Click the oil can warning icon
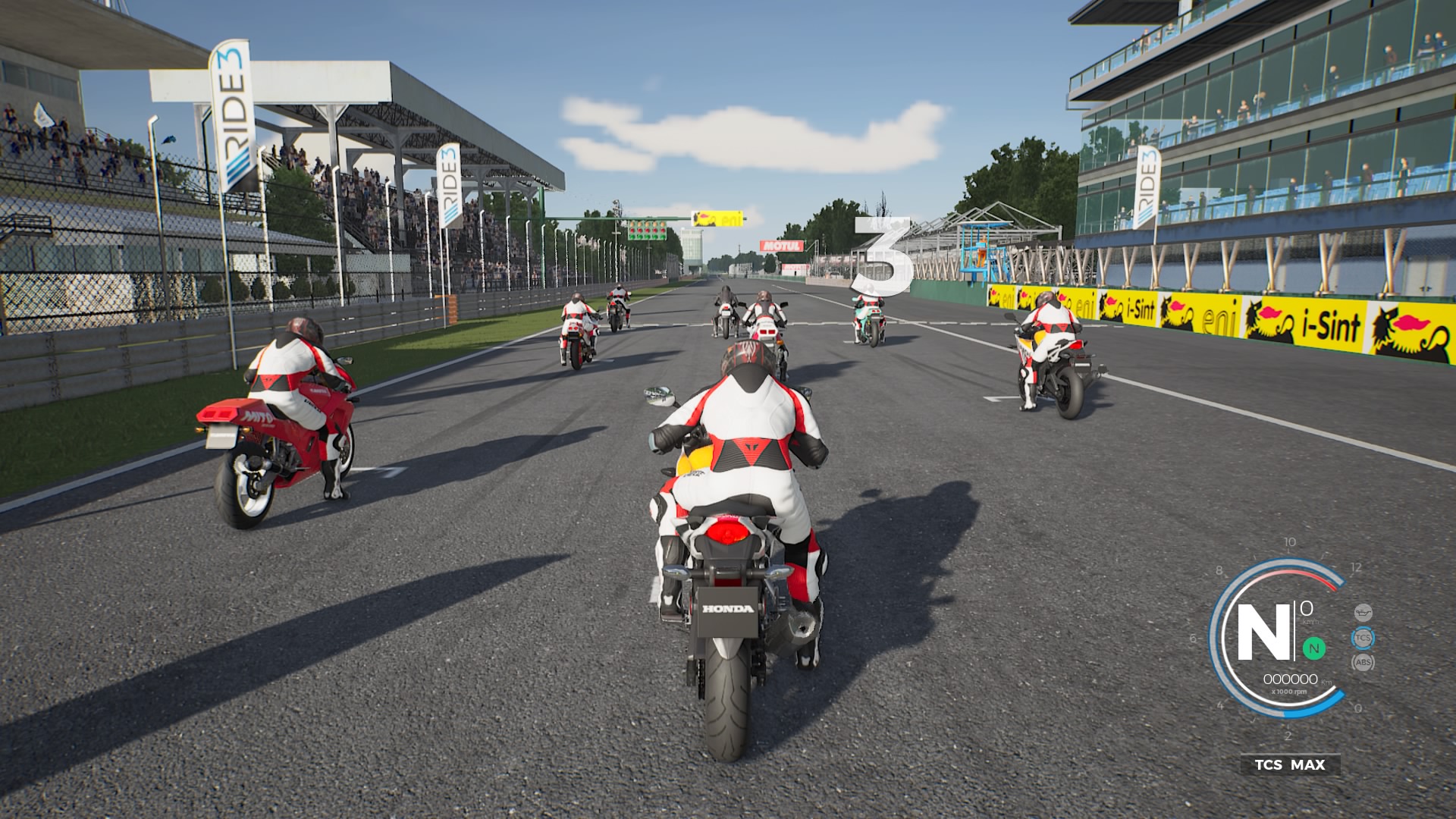1456x819 pixels. pos(1363,612)
